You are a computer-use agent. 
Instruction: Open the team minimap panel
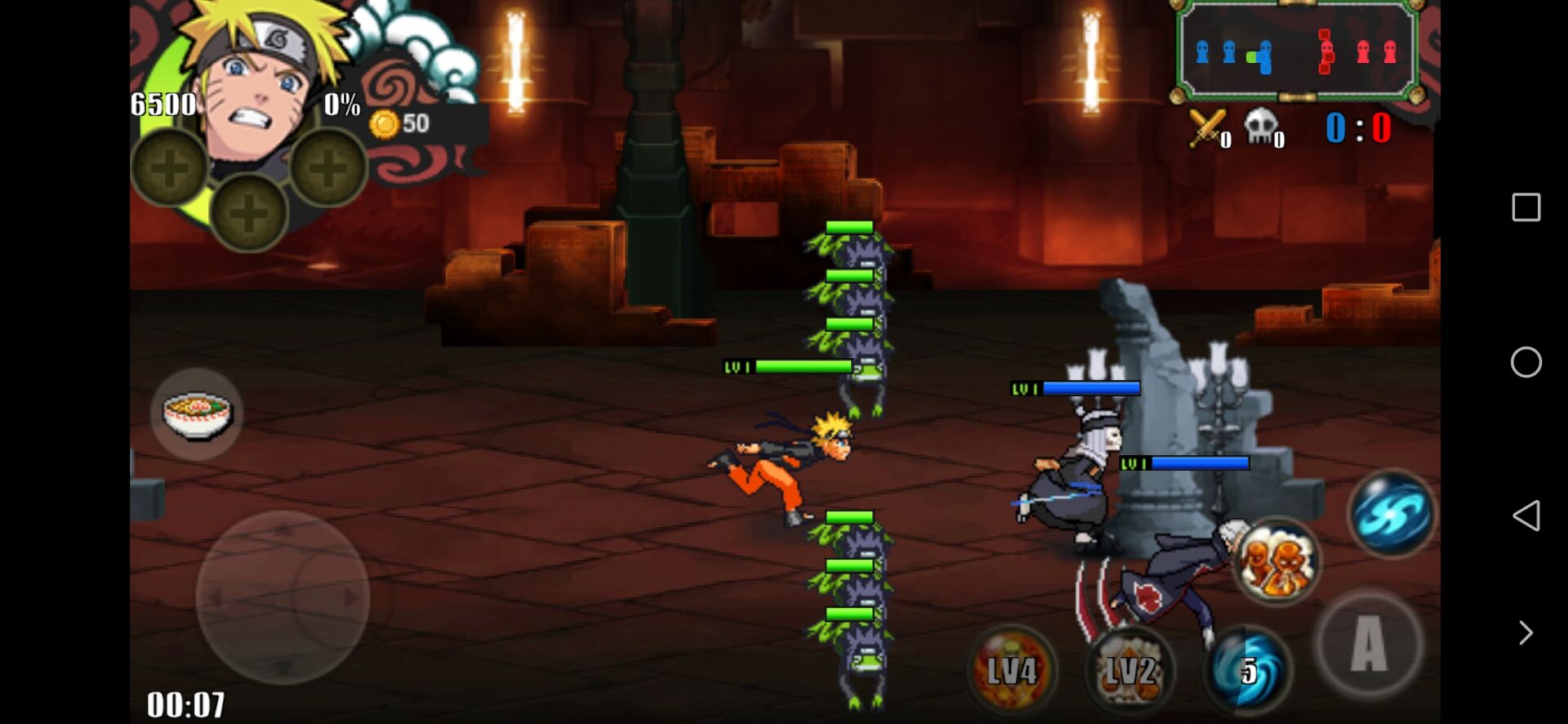click(1296, 51)
